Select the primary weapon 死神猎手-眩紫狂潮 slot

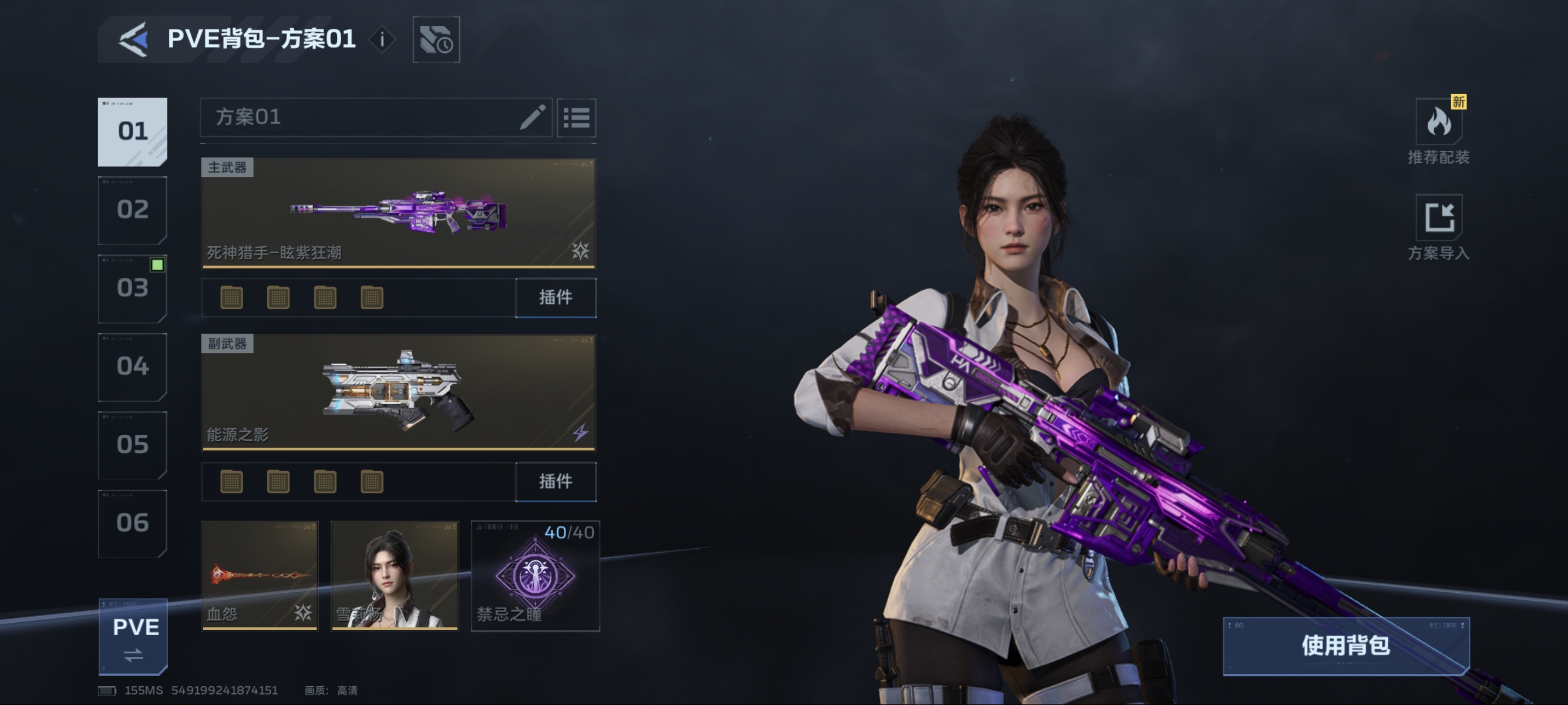[398, 213]
